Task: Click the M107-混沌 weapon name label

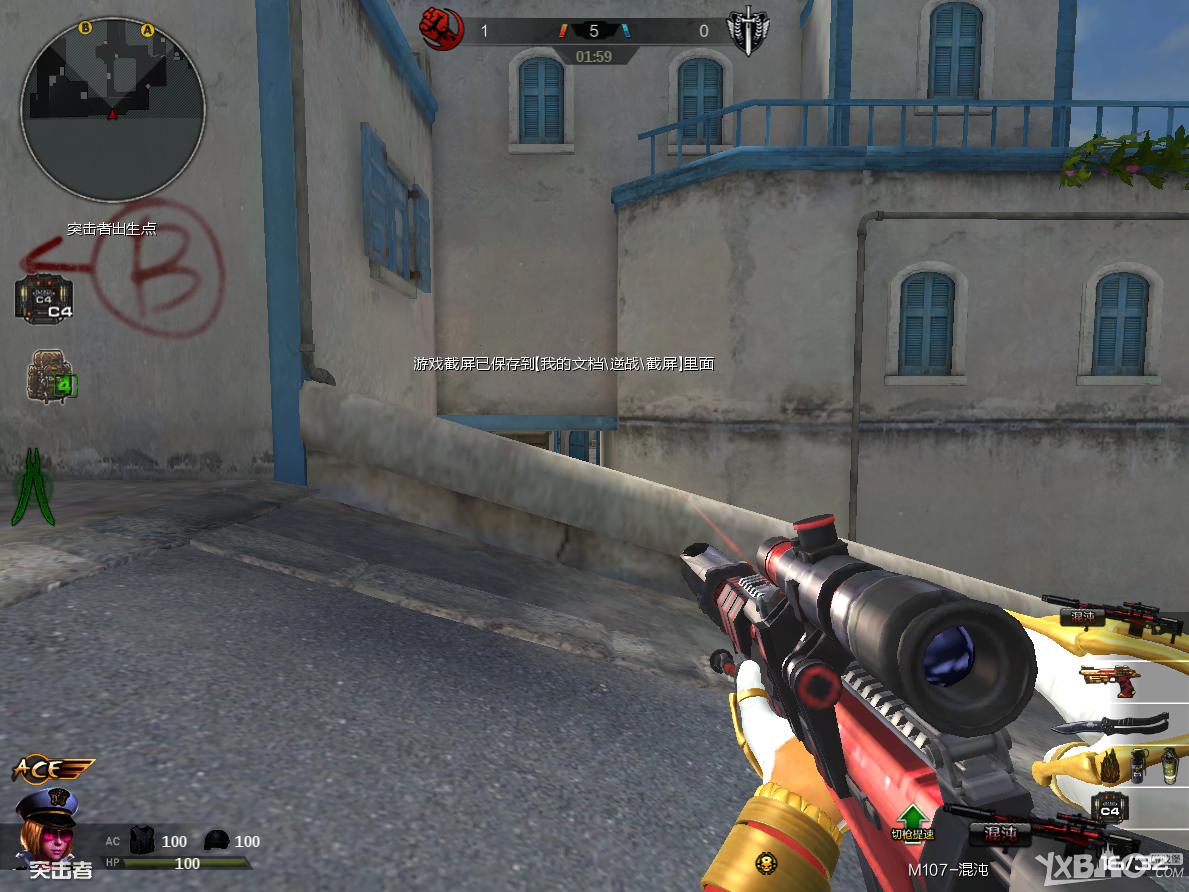Action: 948,869
